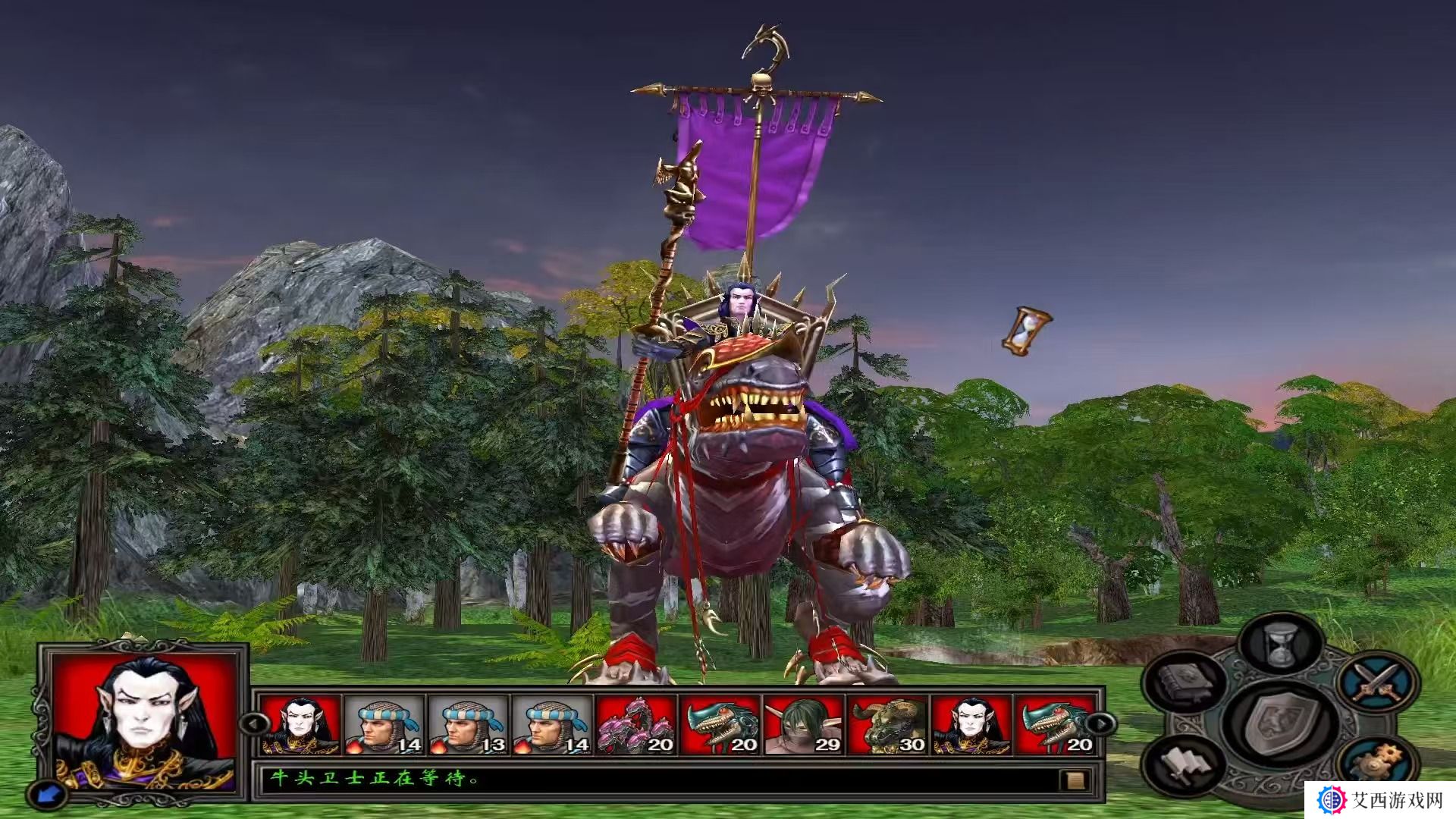Toggle auto-combat with the crossed swords

pyautogui.click(x=1377, y=681)
